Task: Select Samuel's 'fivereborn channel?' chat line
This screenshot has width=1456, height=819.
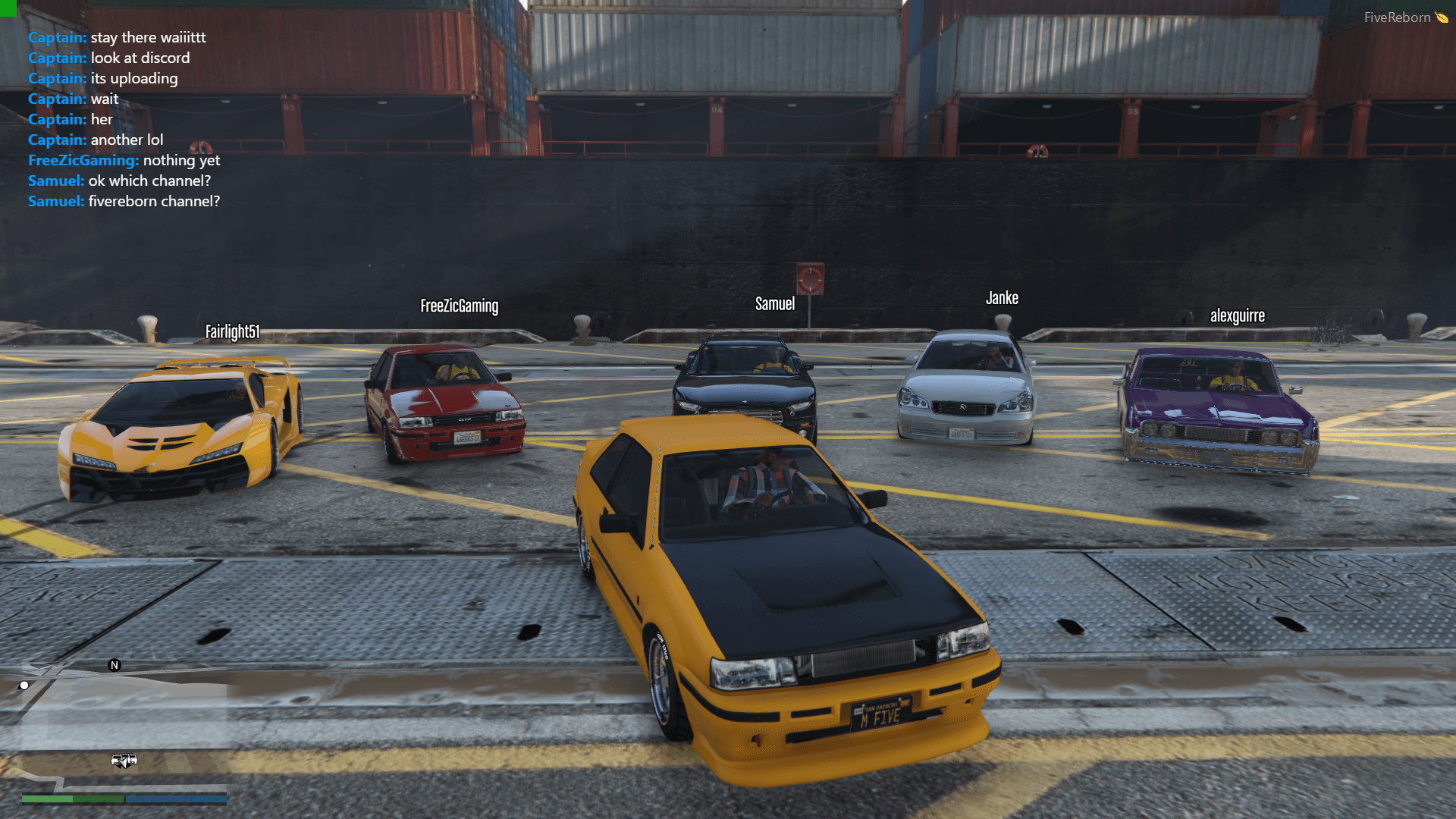Action: (124, 201)
